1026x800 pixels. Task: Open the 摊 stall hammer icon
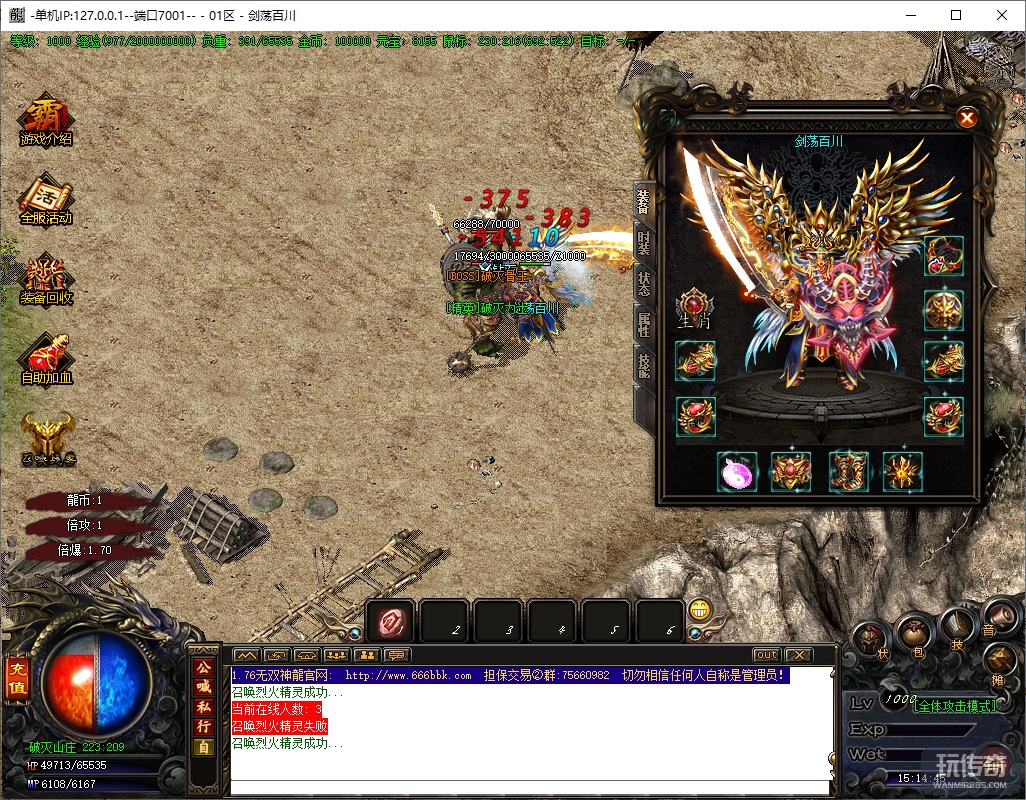pyautogui.click(x=1000, y=662)
